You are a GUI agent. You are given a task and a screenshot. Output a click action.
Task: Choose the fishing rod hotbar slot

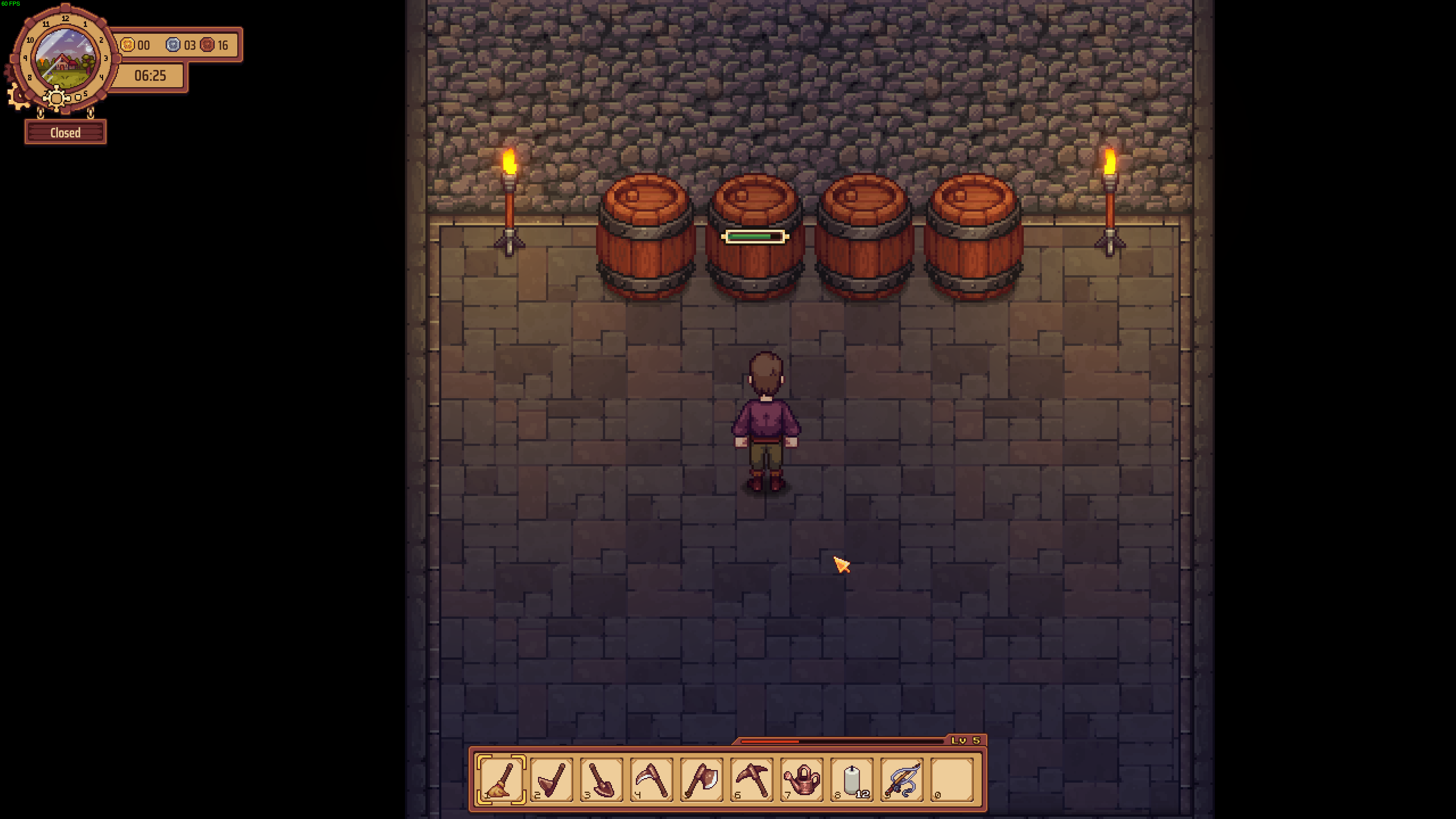pyautogui.click(x=902, y=780)
